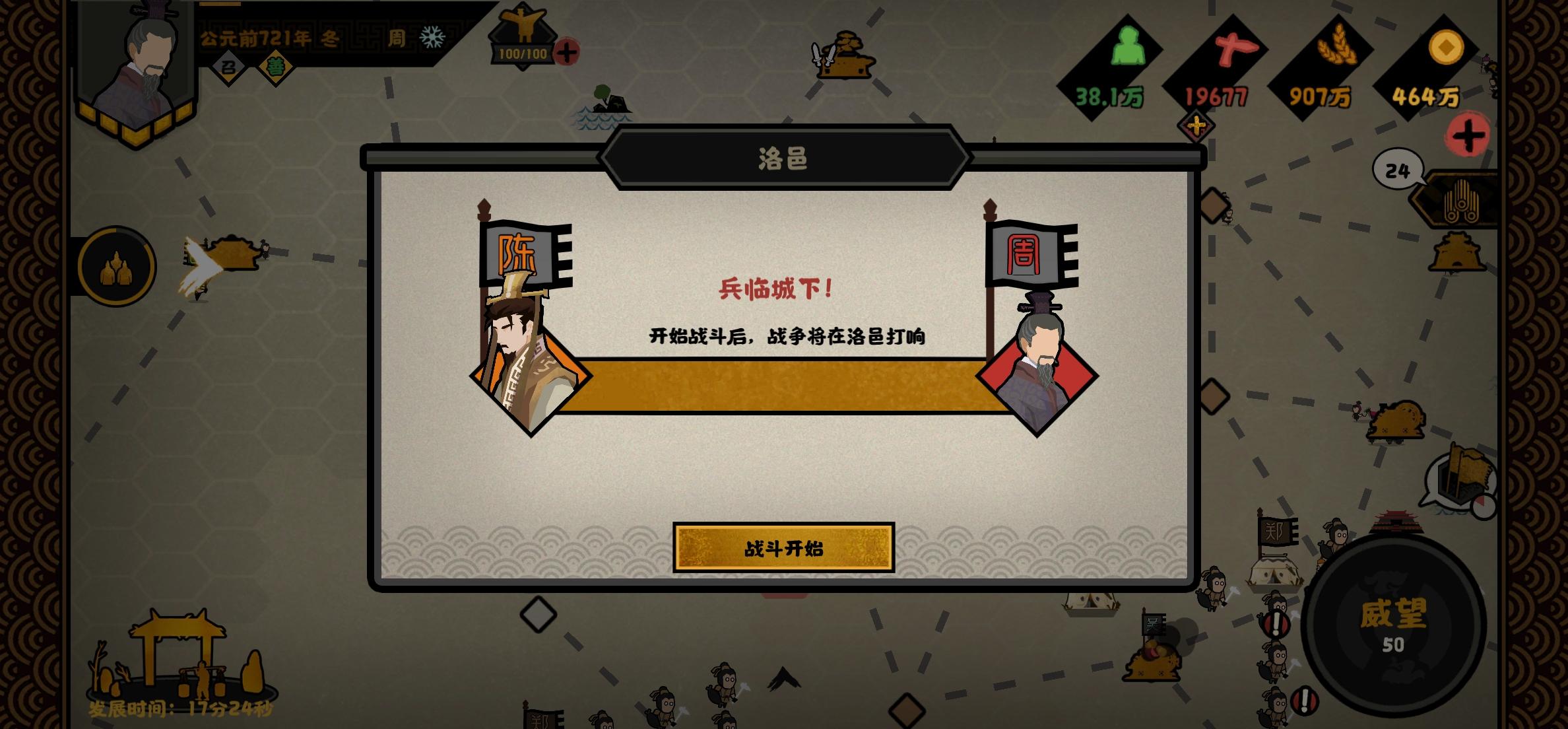
Task: Click the green 善 virtue badge
Action: pos(276,66)
